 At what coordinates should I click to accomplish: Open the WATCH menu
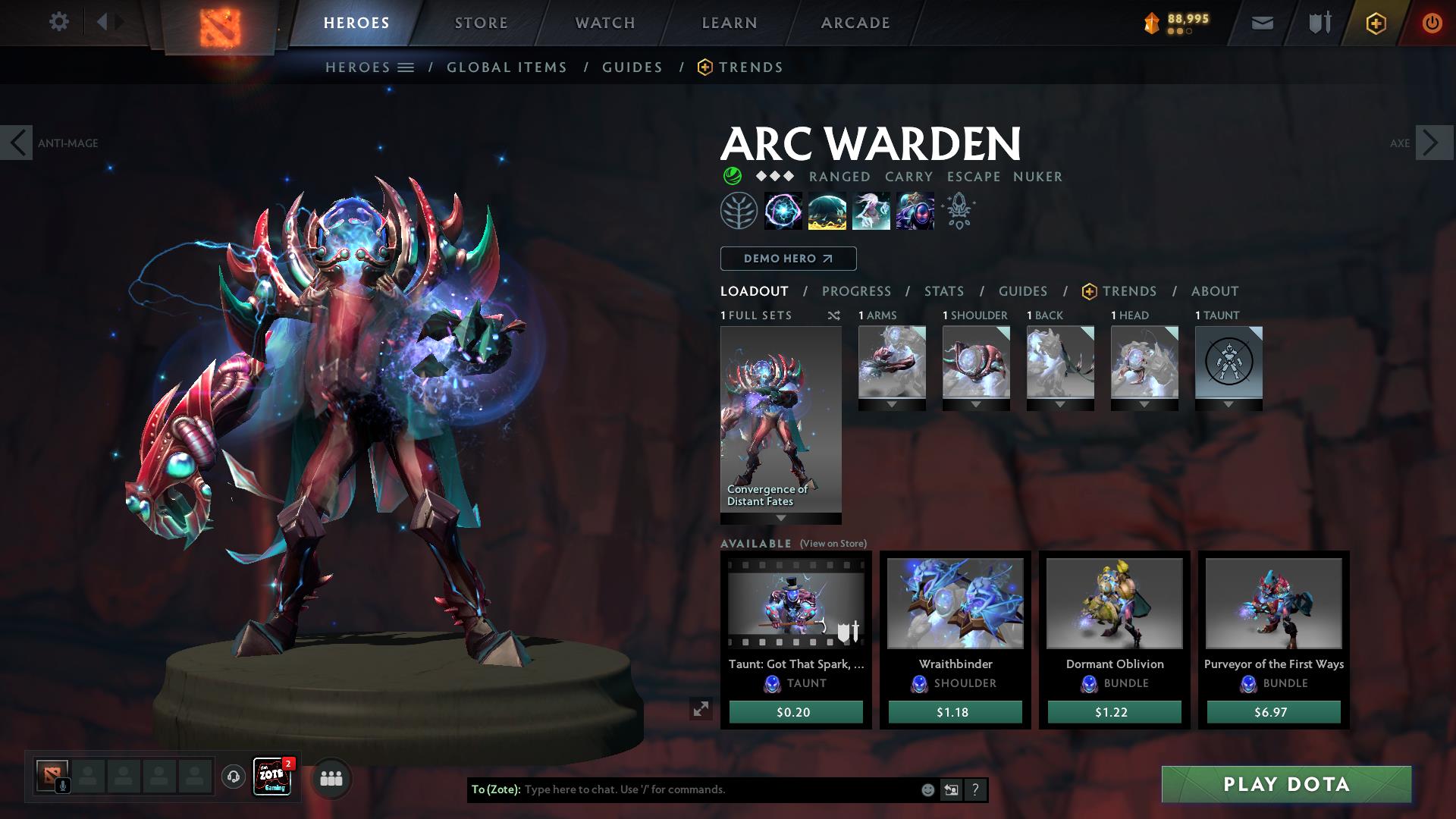pyautogui.click(x=603, y=22)
